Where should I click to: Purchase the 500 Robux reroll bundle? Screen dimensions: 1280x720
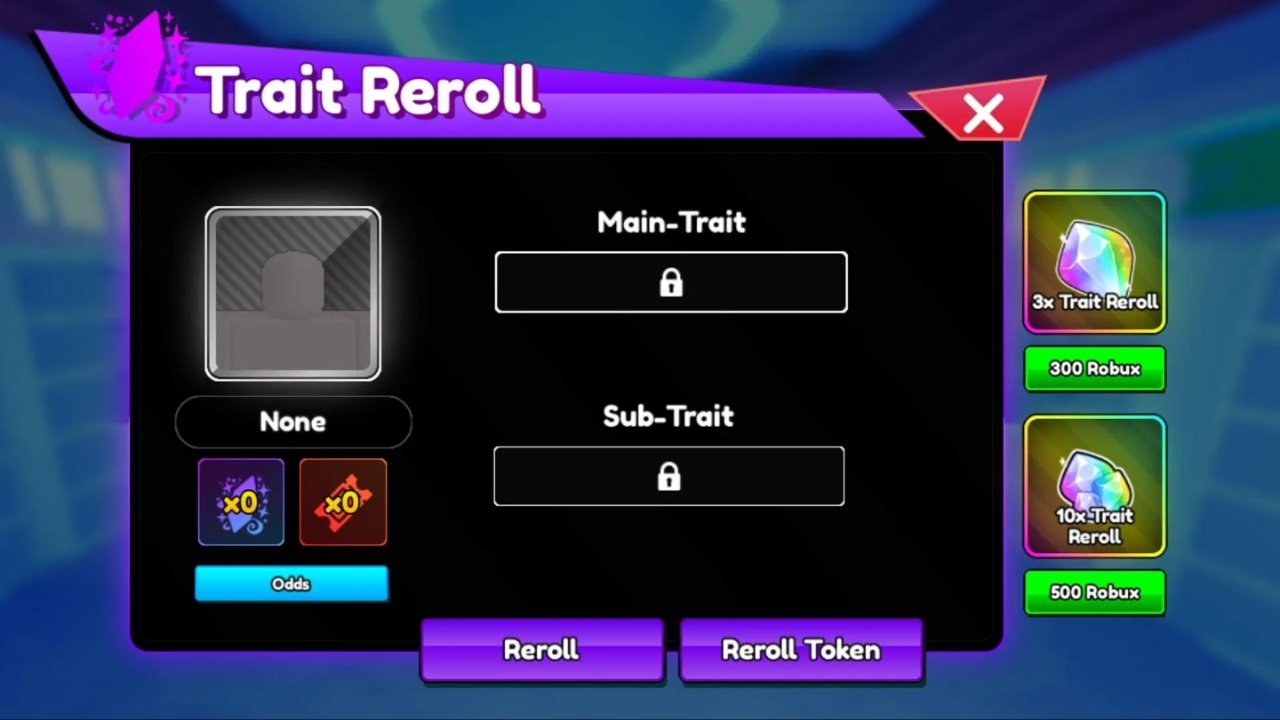click(x=1094, y=592)
